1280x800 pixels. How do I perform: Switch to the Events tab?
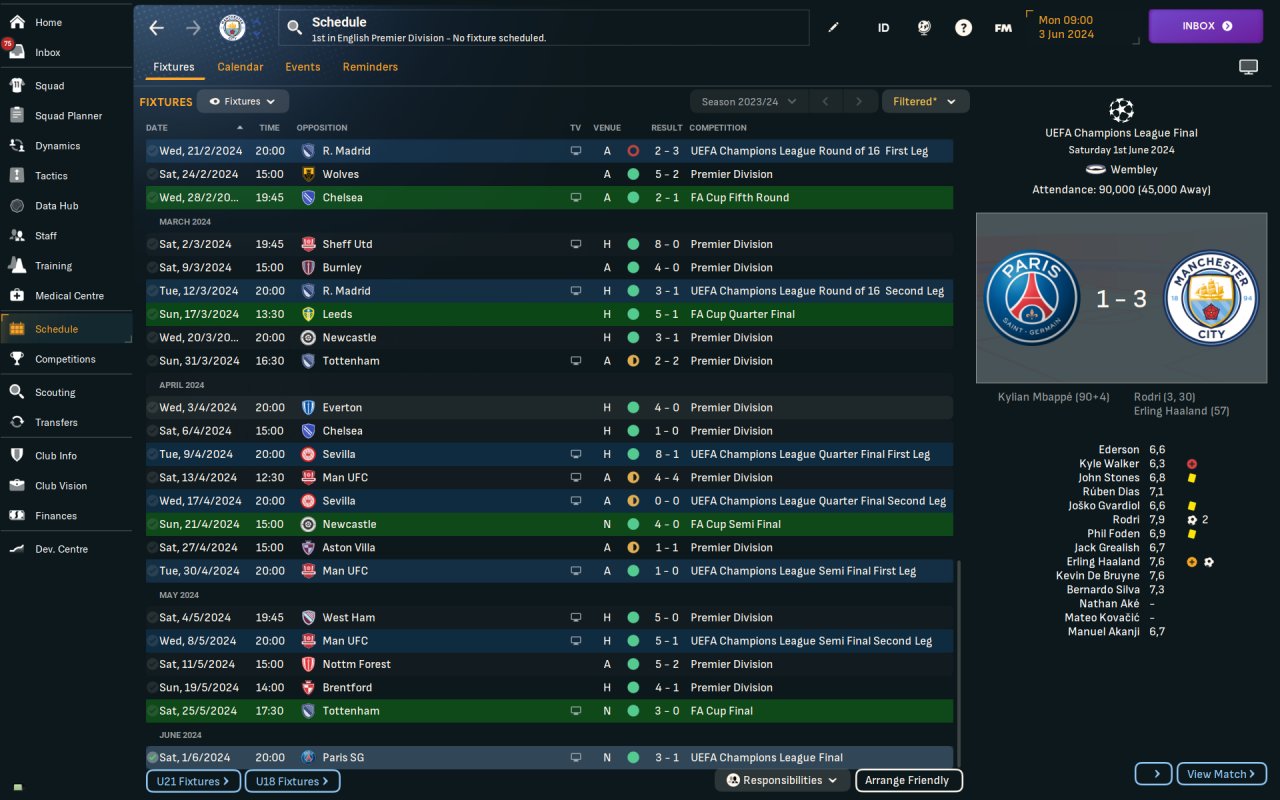click(x=303, y=67)
